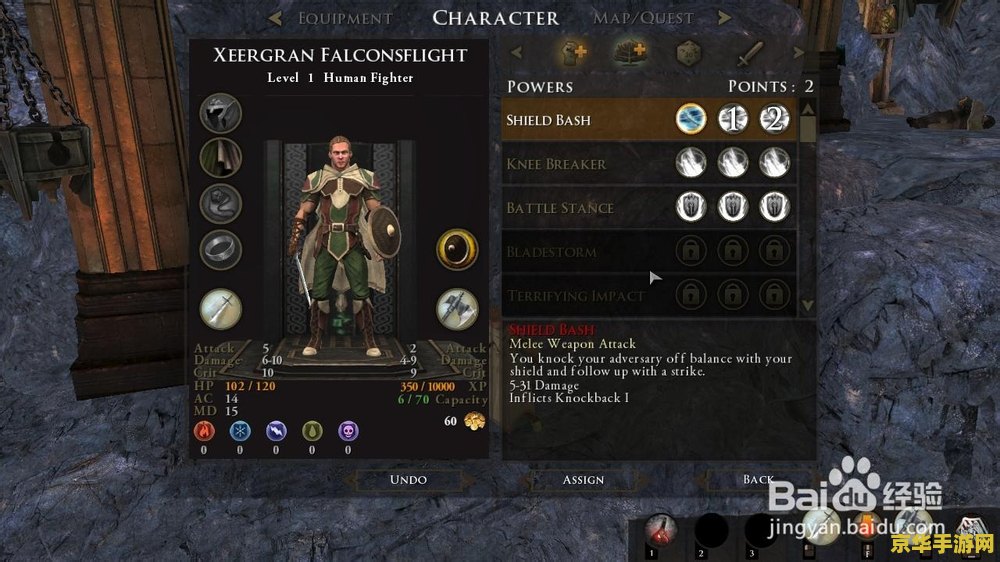Image resolution: width=1000 pixels, height=562 pixels.
Task: Click the axe weapon slot
Action: point(456,308)
